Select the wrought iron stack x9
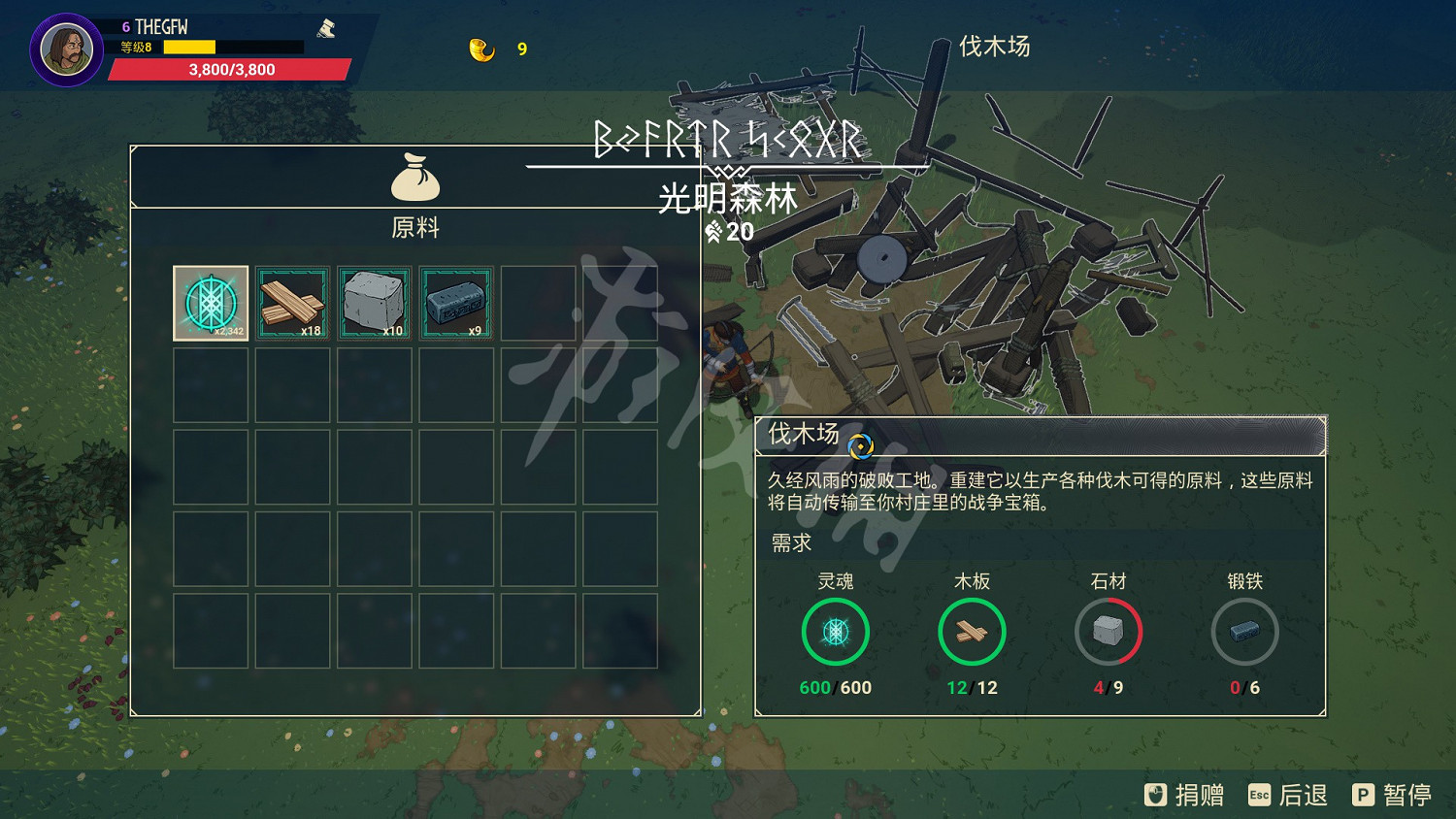This screenshot has height=819, width=1456. 456,303
